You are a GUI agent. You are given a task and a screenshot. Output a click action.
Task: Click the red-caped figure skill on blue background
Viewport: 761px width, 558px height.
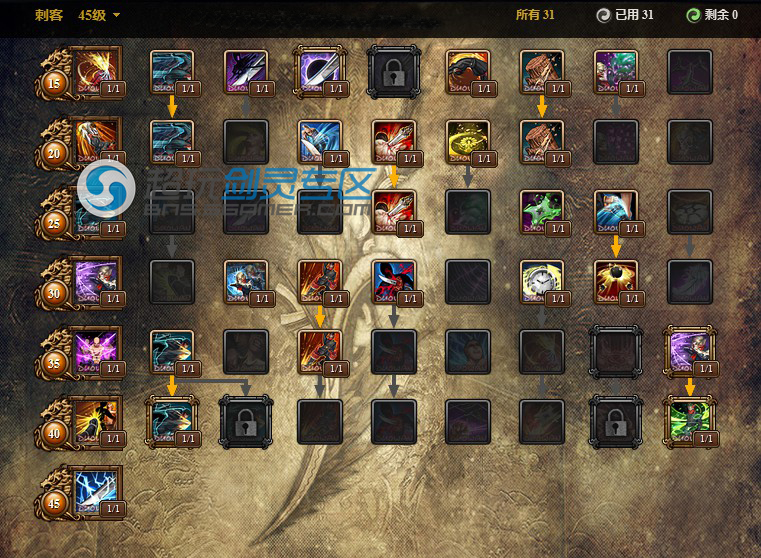click(x=393, y=281)
